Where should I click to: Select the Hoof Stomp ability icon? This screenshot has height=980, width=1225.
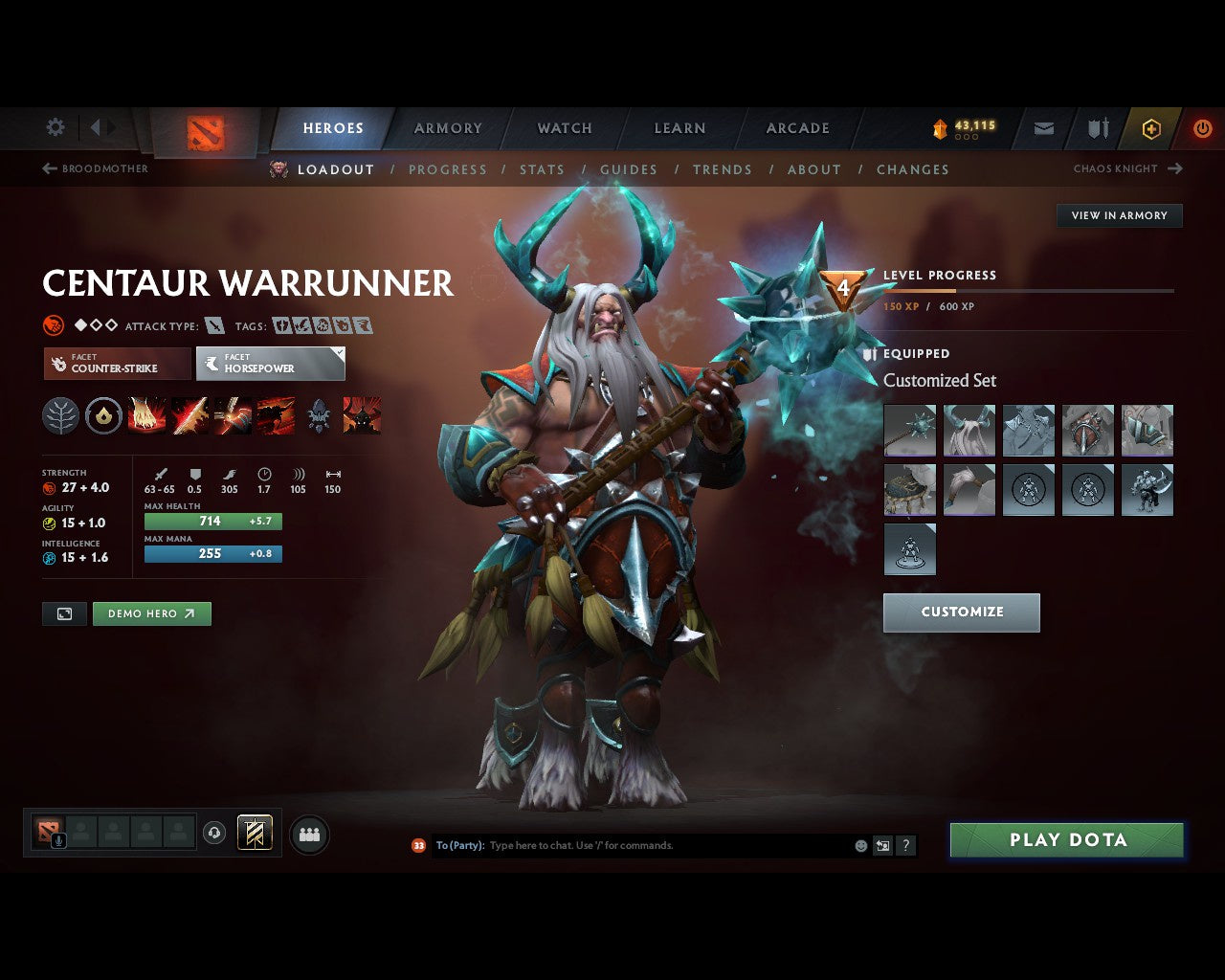(147, 414)
